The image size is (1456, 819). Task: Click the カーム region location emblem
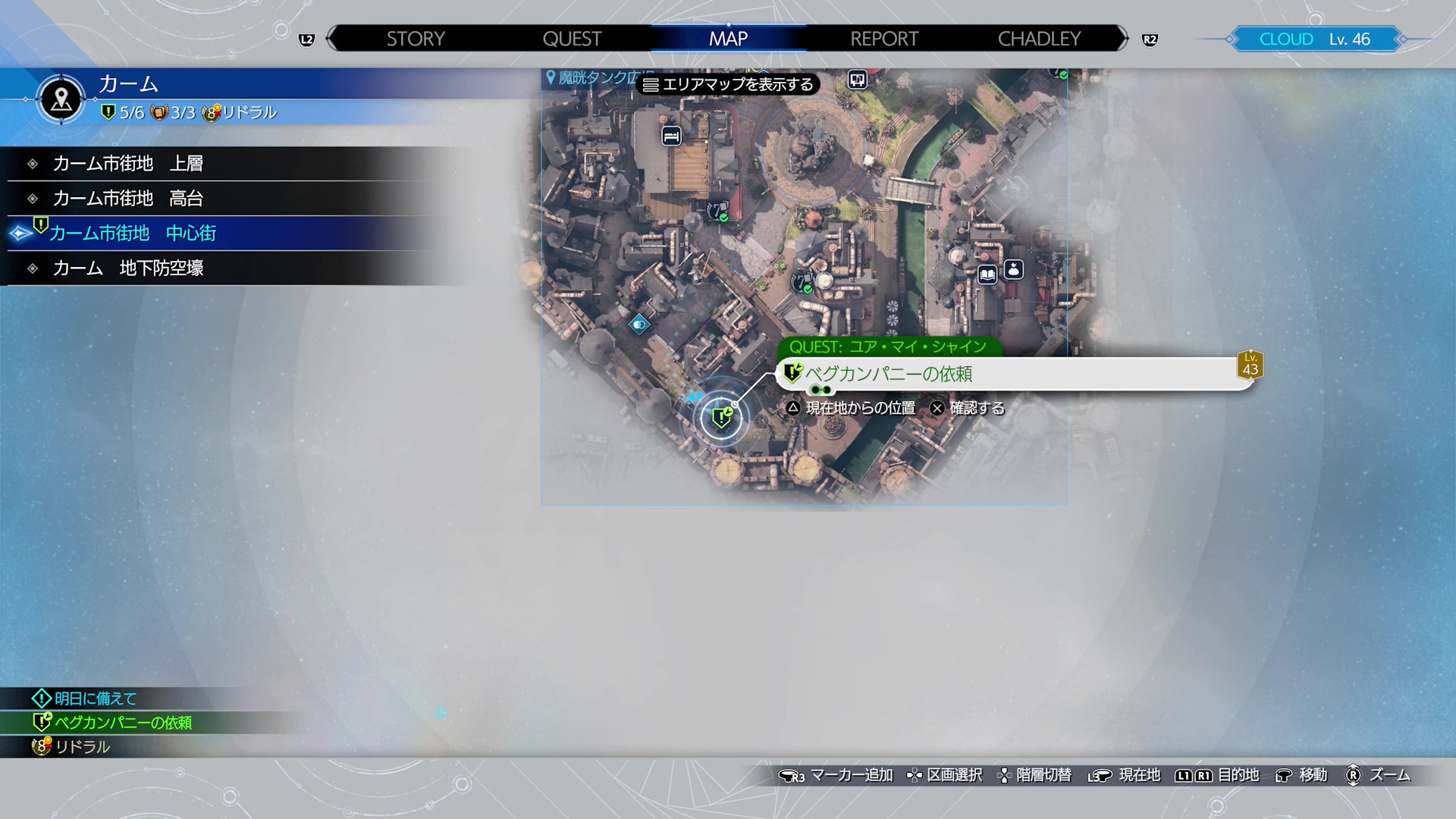61,99
